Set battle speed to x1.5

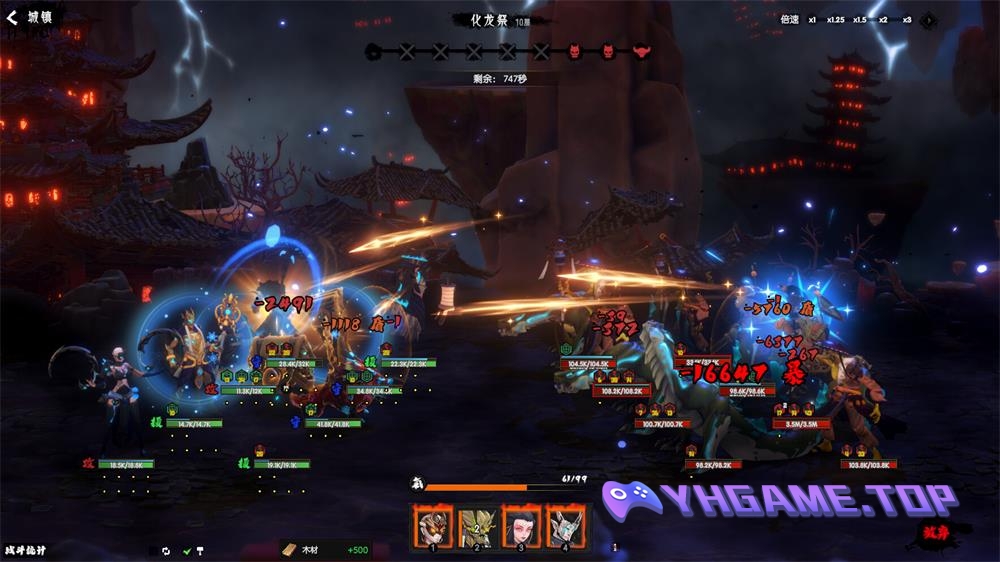tap(859, 19)
